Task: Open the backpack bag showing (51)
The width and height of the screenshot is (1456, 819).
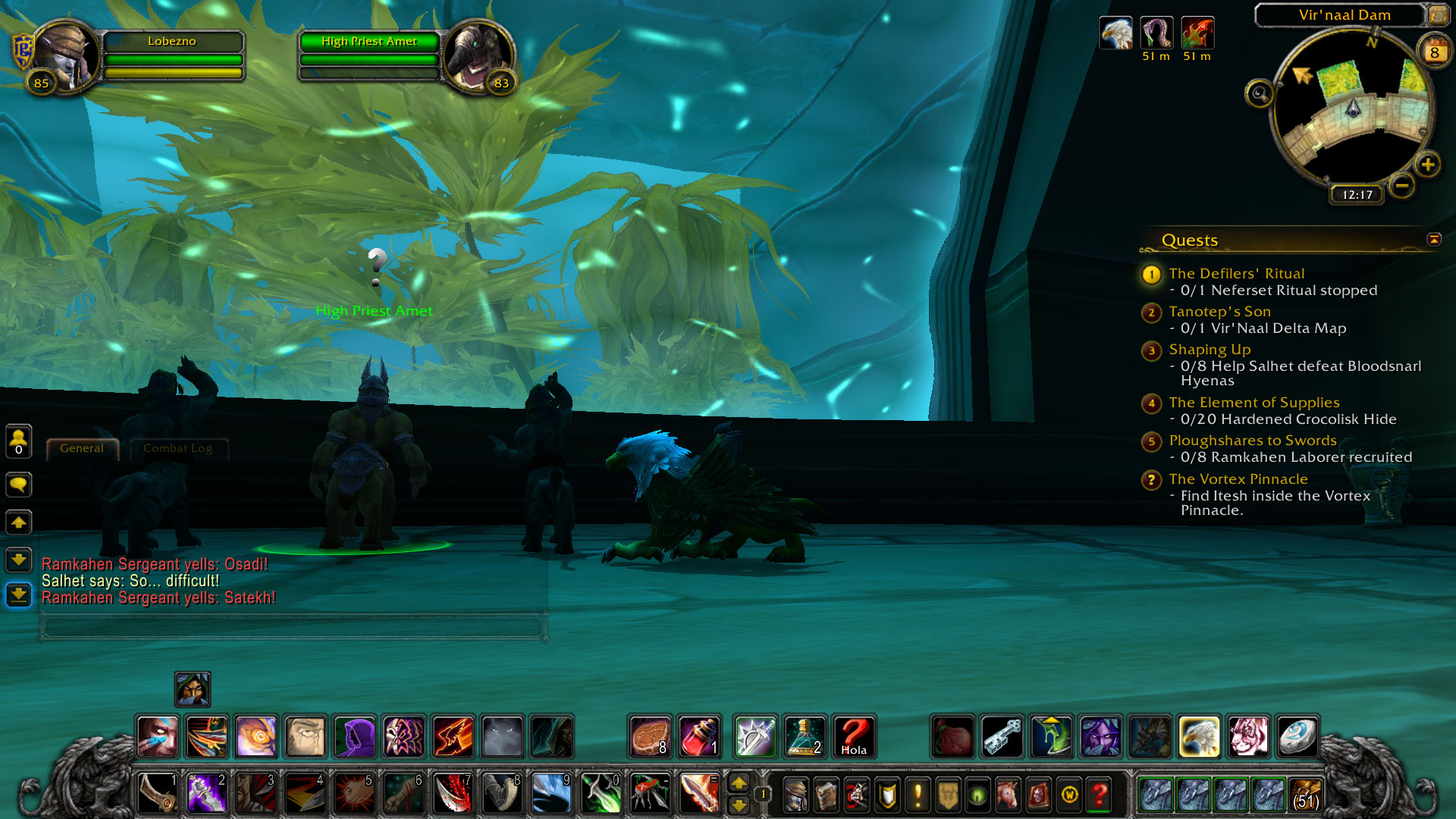Action: point(1304,795)
